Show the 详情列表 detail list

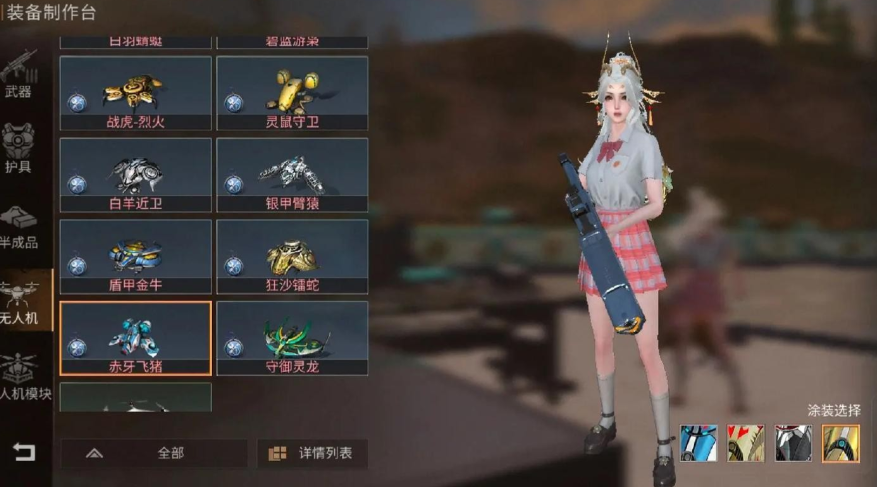click(312, 453)
